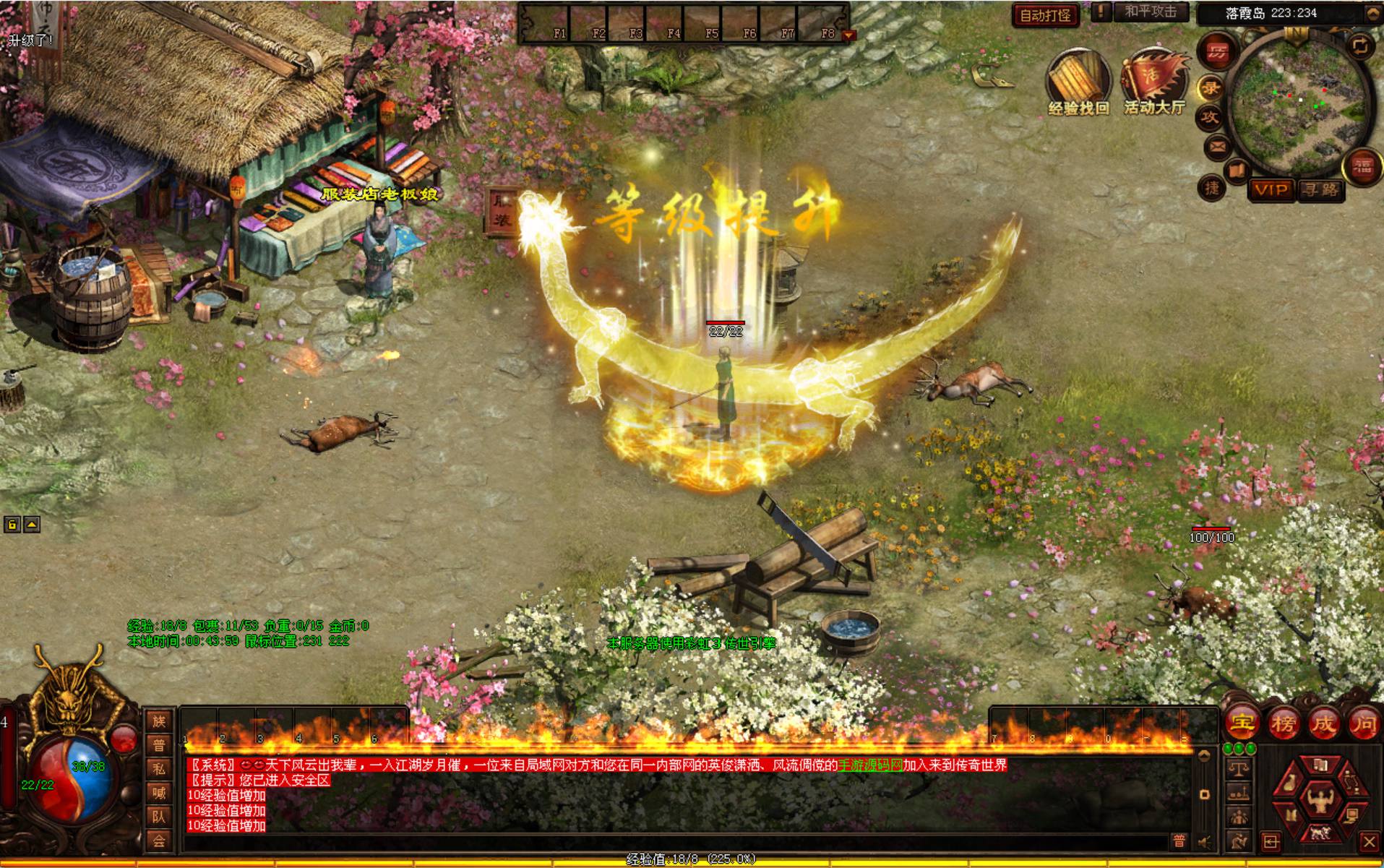Click the red X button in bottom panel
Screen dimensions: 1384x868
1368,841
